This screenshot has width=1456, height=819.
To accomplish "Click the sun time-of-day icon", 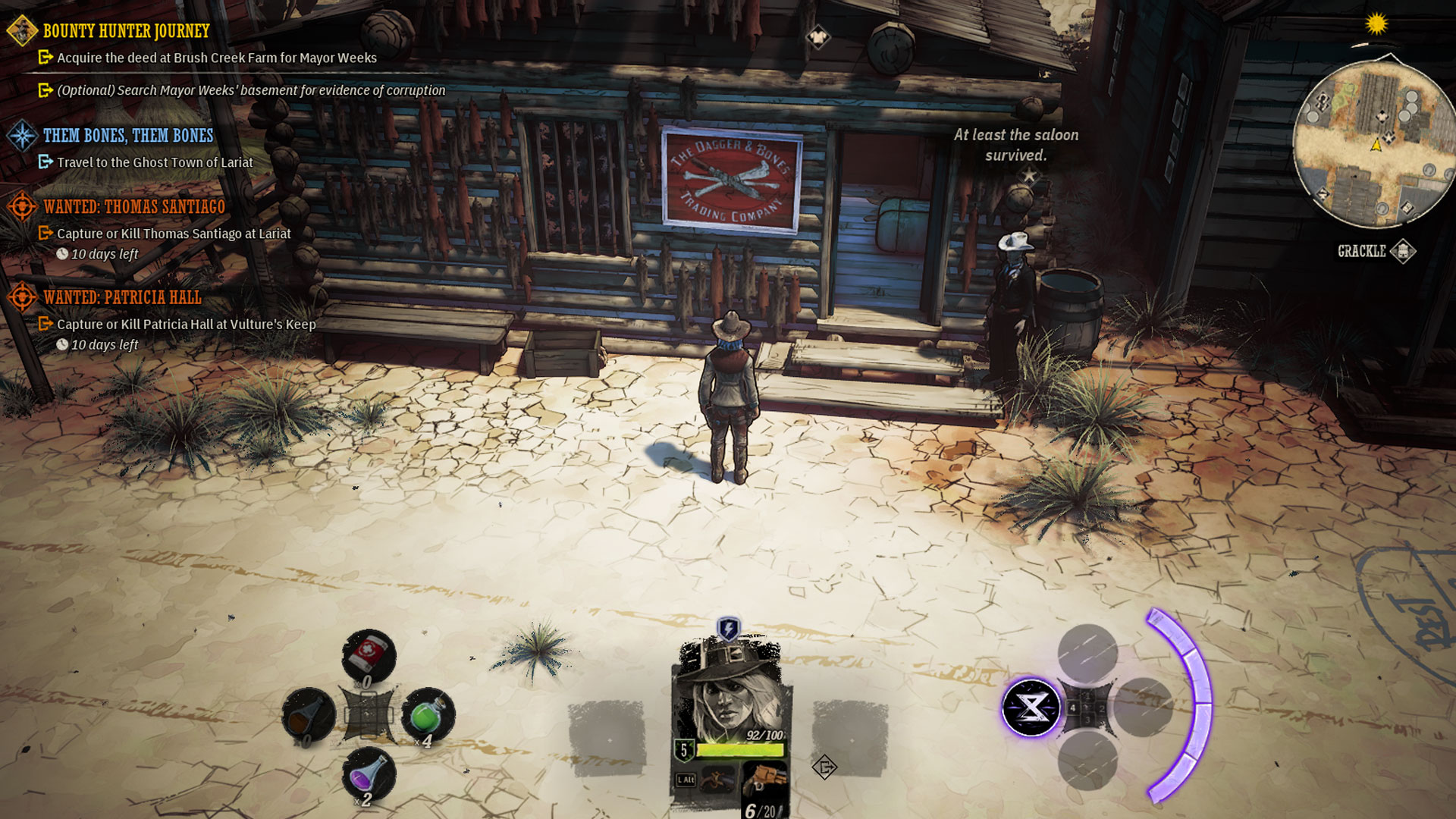I will click(1376, 24).
